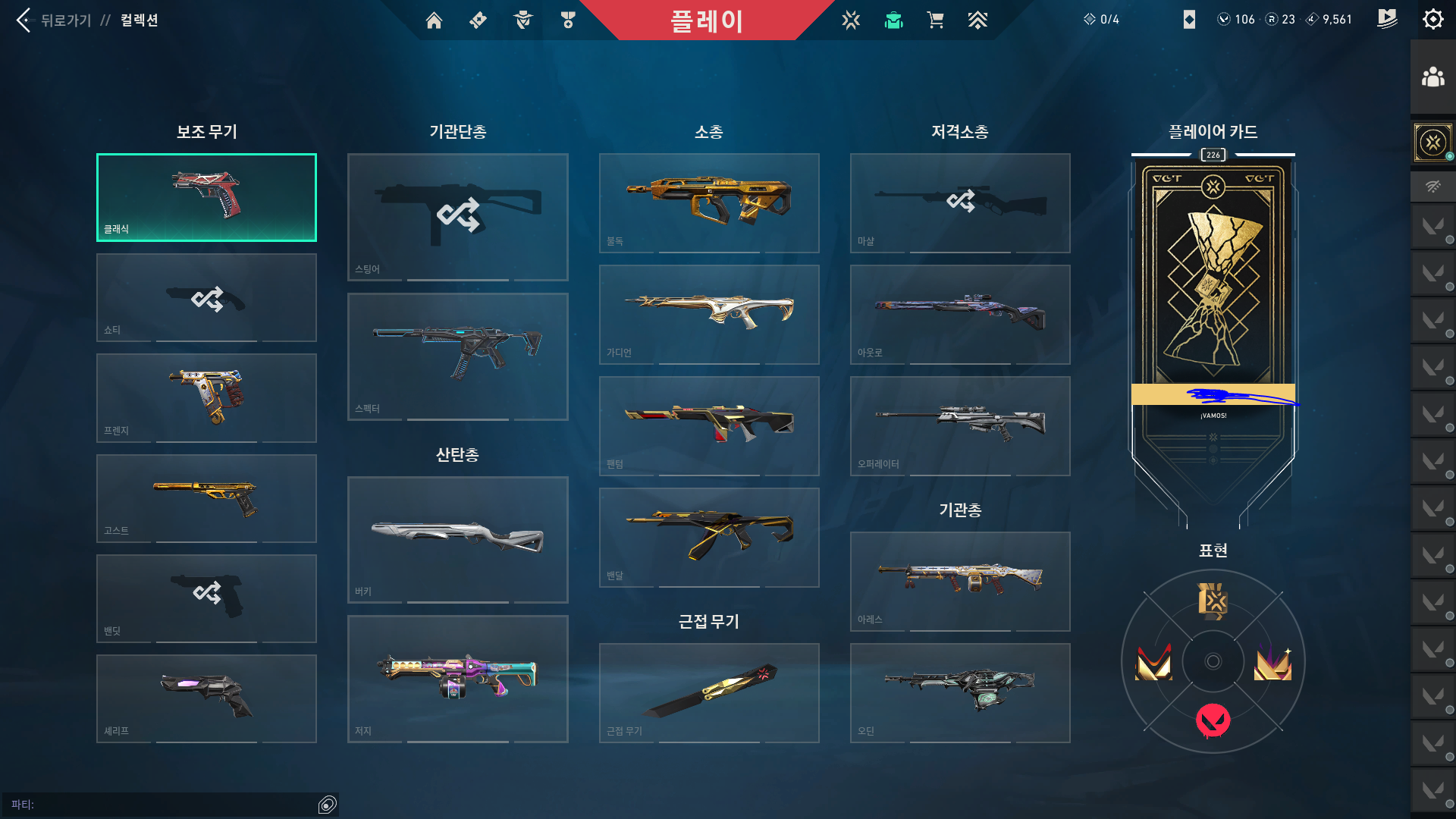Open the store cart icon
Viewport: 1456px width, 819px height.
pos(935,20)
